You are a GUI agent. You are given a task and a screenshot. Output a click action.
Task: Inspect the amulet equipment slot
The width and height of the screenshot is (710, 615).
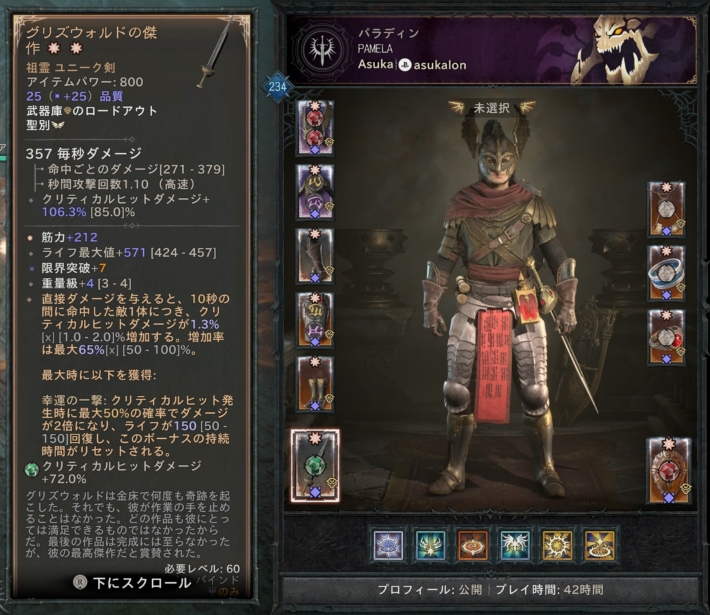point(666,209)
